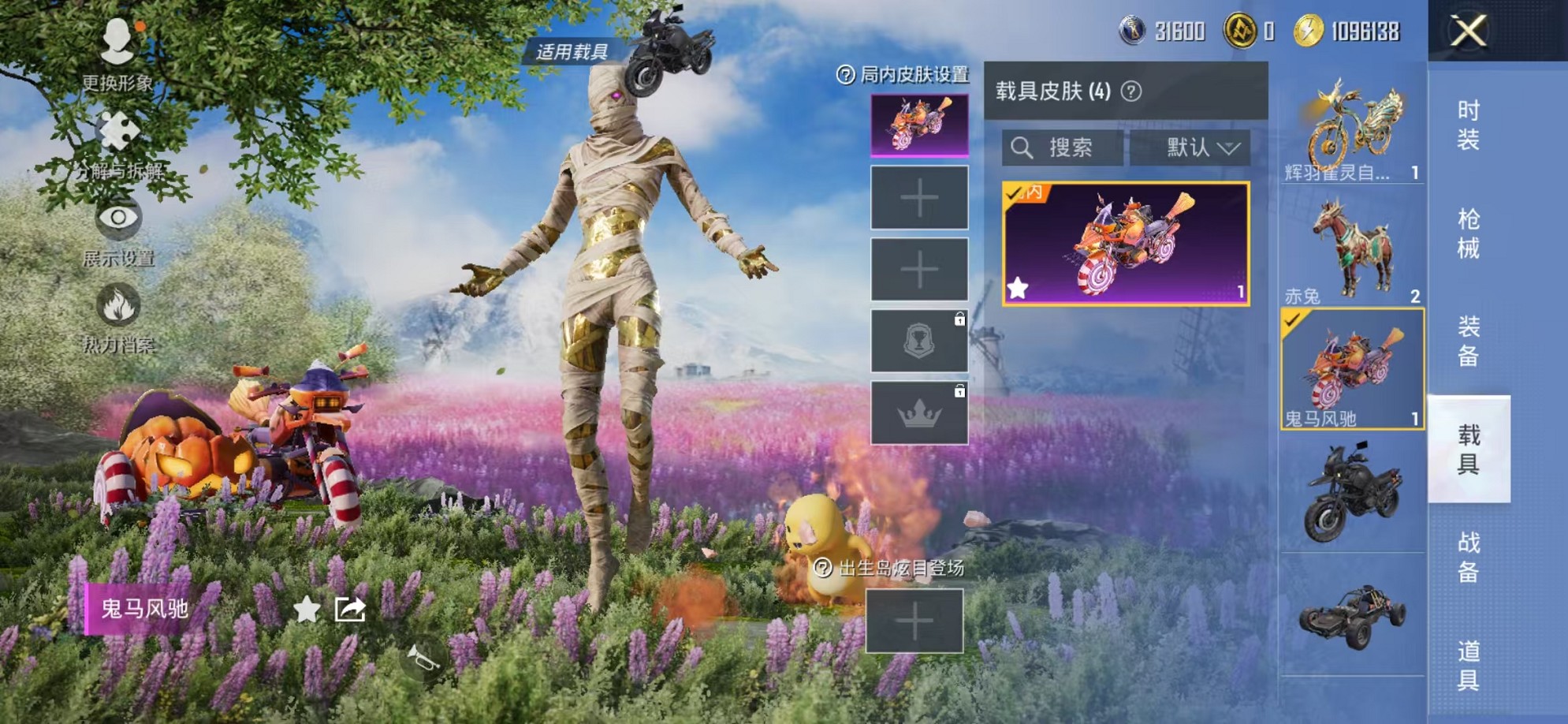Open help beside 载具皮肤 (4) title
Image resolution: width=1568 pixels, height=724 pixels.
click(x=1131, y=89)
